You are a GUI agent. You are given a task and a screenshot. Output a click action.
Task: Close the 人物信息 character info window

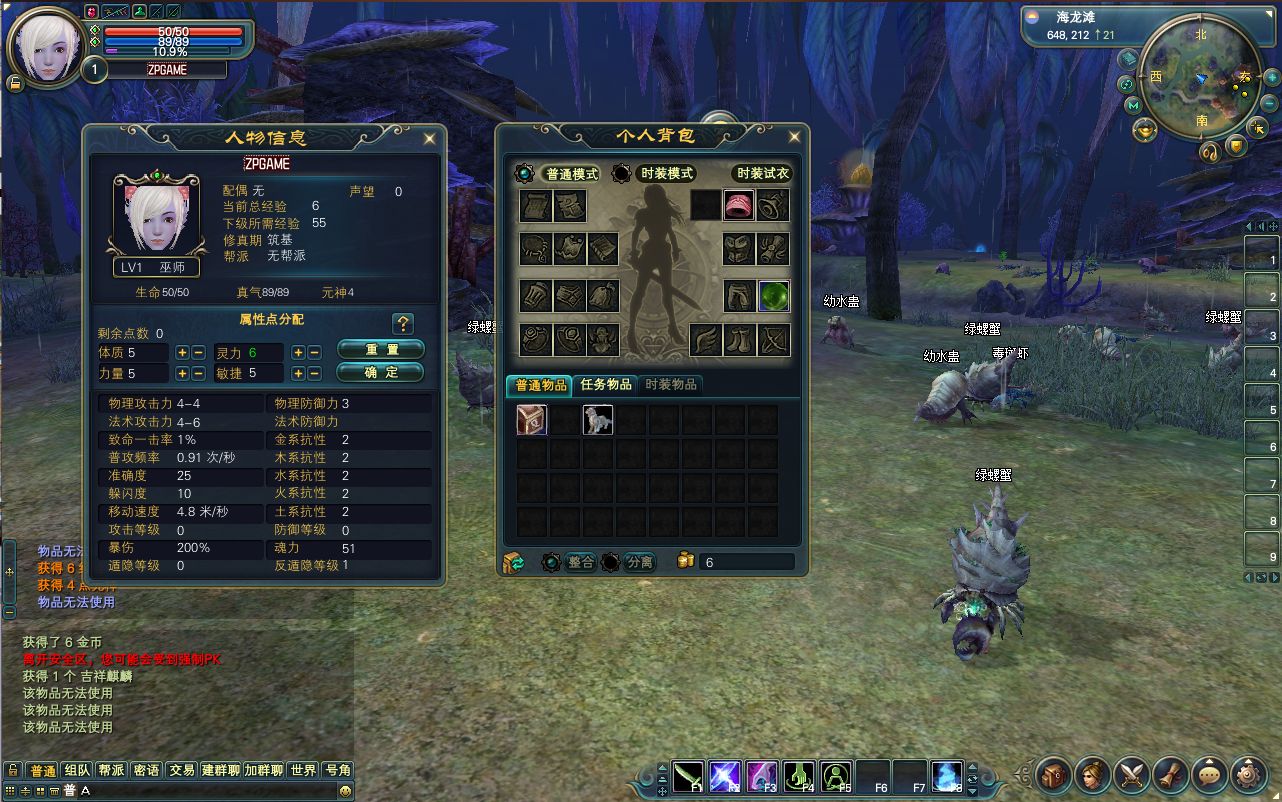click(x=429, y=138)
